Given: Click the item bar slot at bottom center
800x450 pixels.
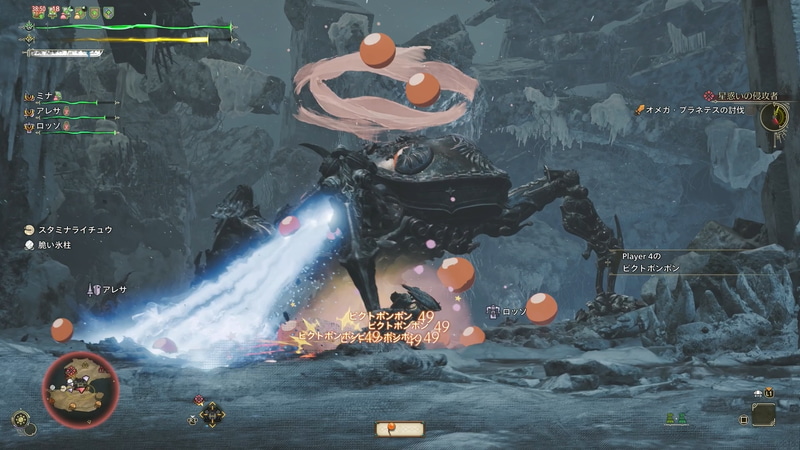Looking at the screenshot, I should tap(400, 429).
